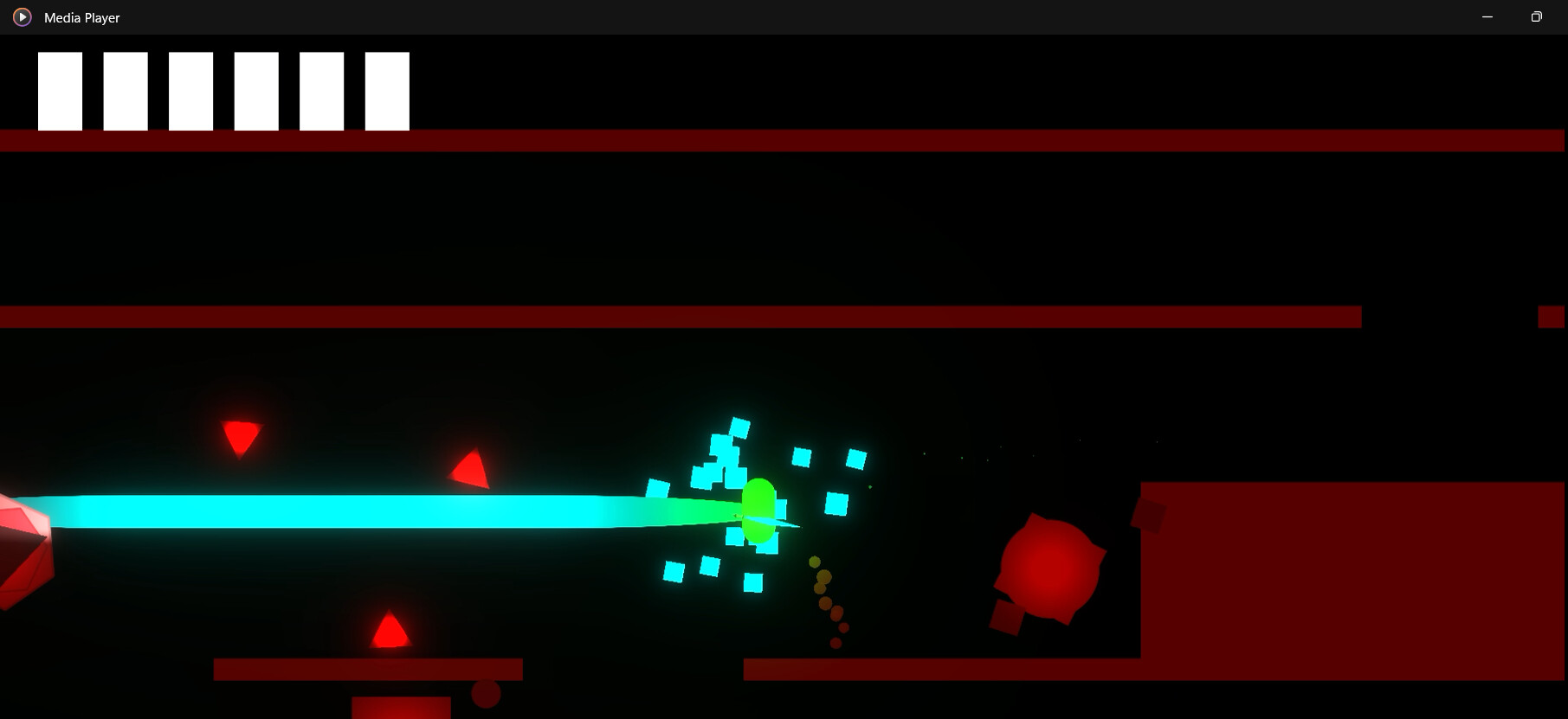
Task: Click the restore window button
Action: click(x=1536, y=16)
